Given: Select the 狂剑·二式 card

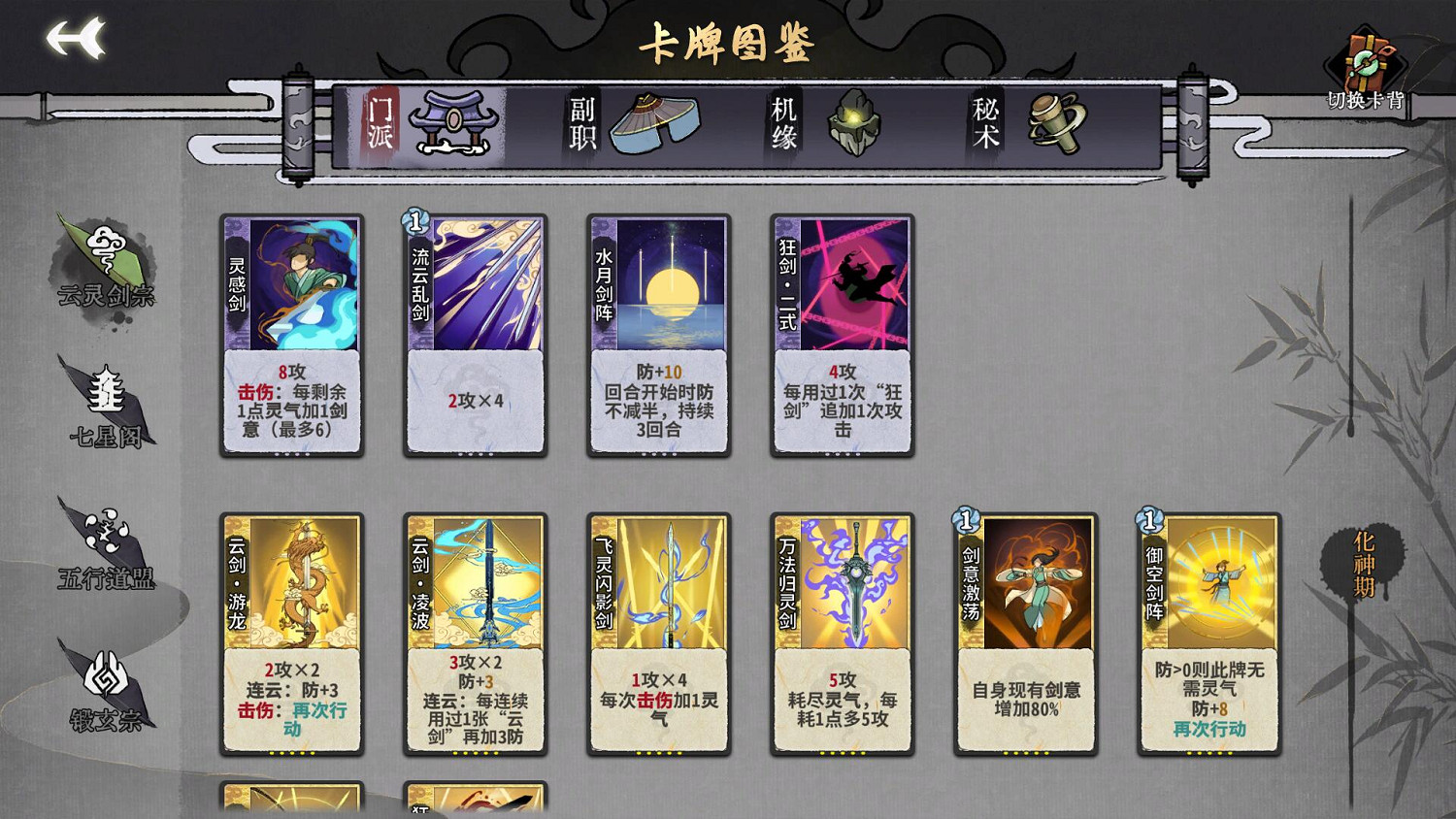Looking at the screenshot, I should [841, 335].
